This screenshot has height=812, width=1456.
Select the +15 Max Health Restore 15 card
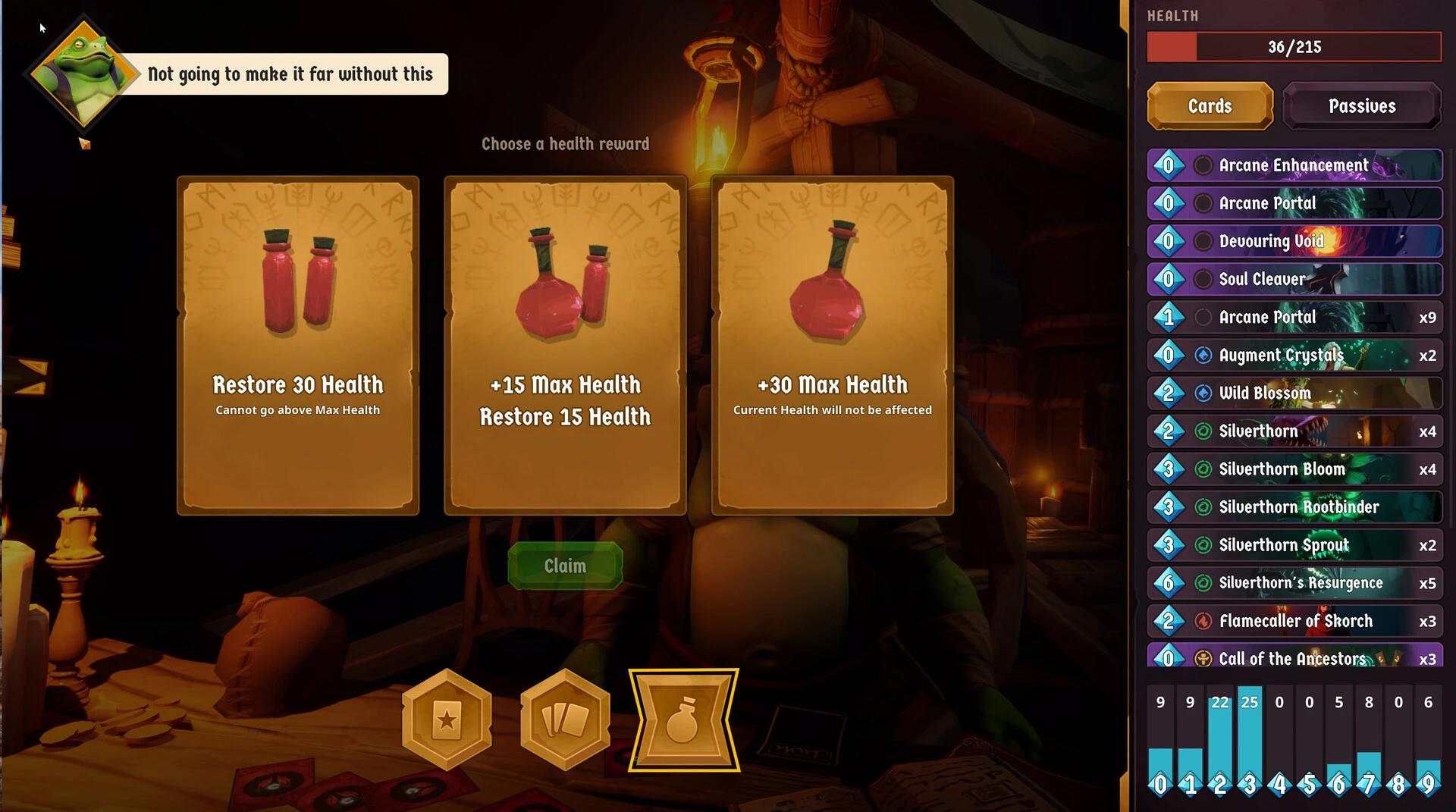565,346
